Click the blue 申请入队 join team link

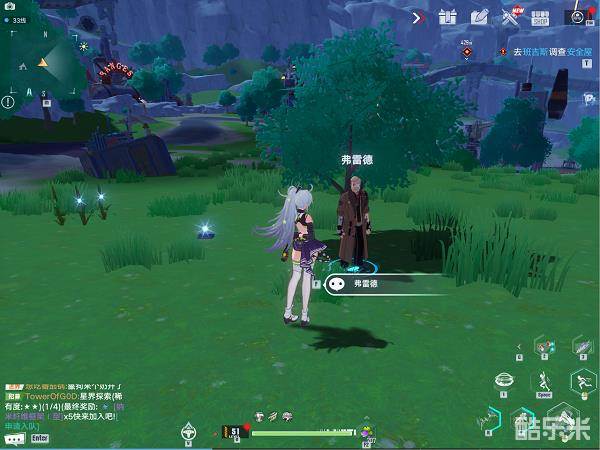coord(19,426)
